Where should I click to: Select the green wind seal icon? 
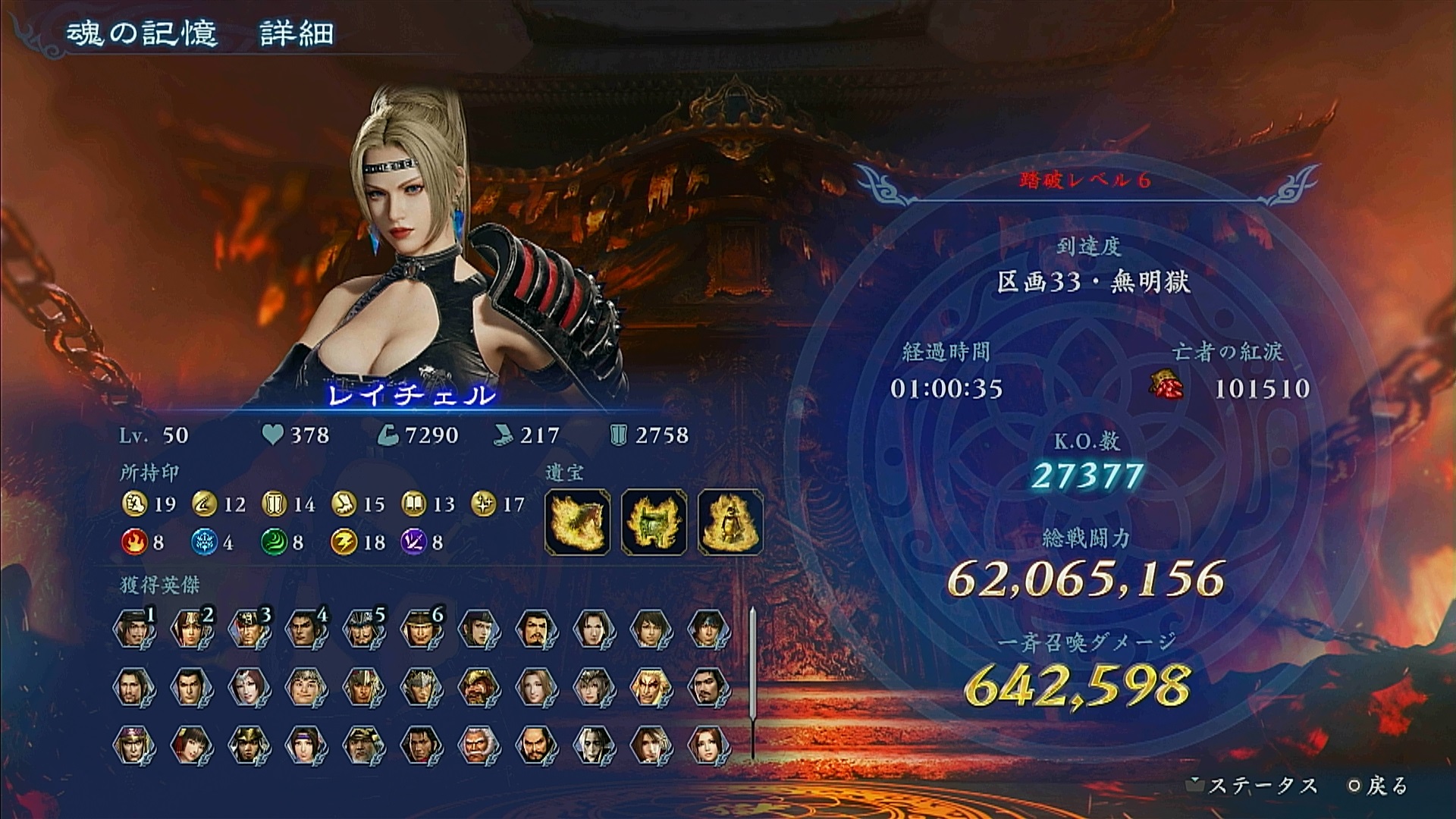(274, 542)
